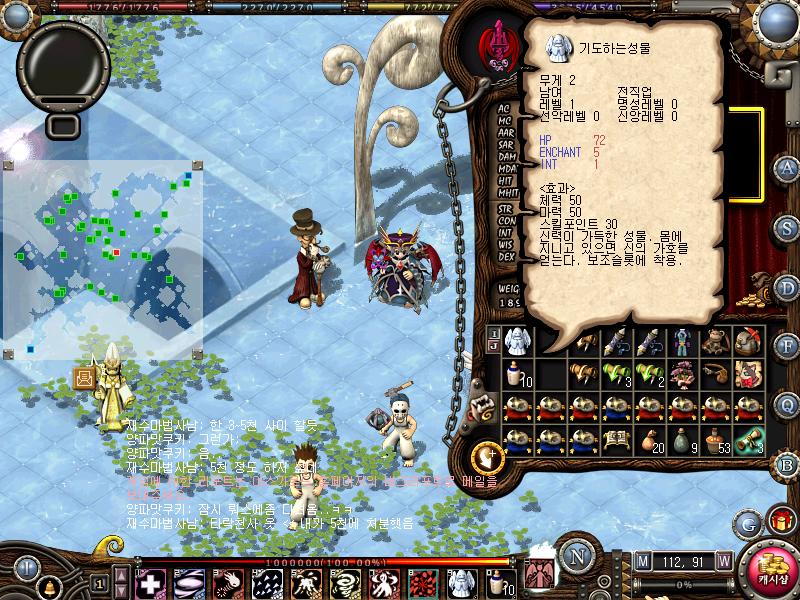This screenshot has width=800, height=600.
Task: Click the round B side button
Action: (x=786, y=463)
